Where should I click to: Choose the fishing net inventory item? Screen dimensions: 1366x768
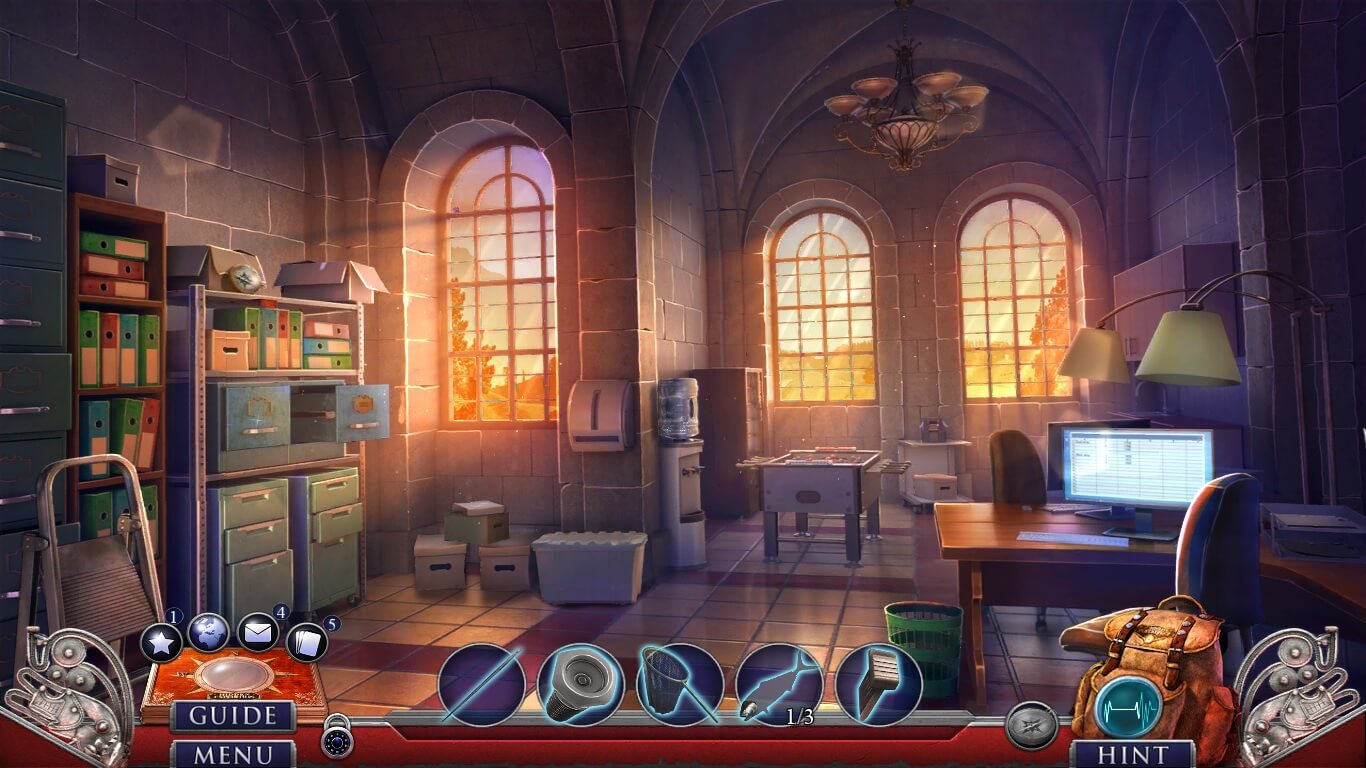pos(680,684)
